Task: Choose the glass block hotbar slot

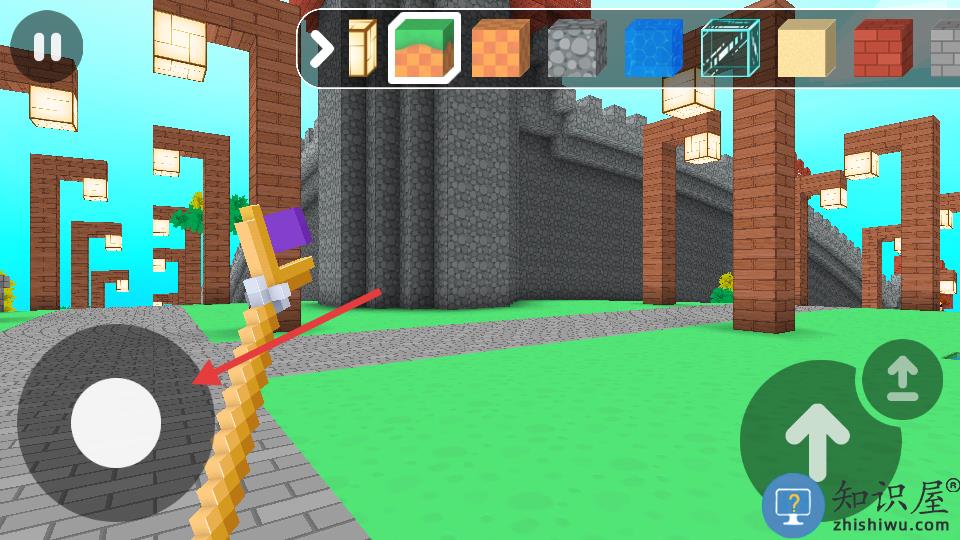Action: 729,47
